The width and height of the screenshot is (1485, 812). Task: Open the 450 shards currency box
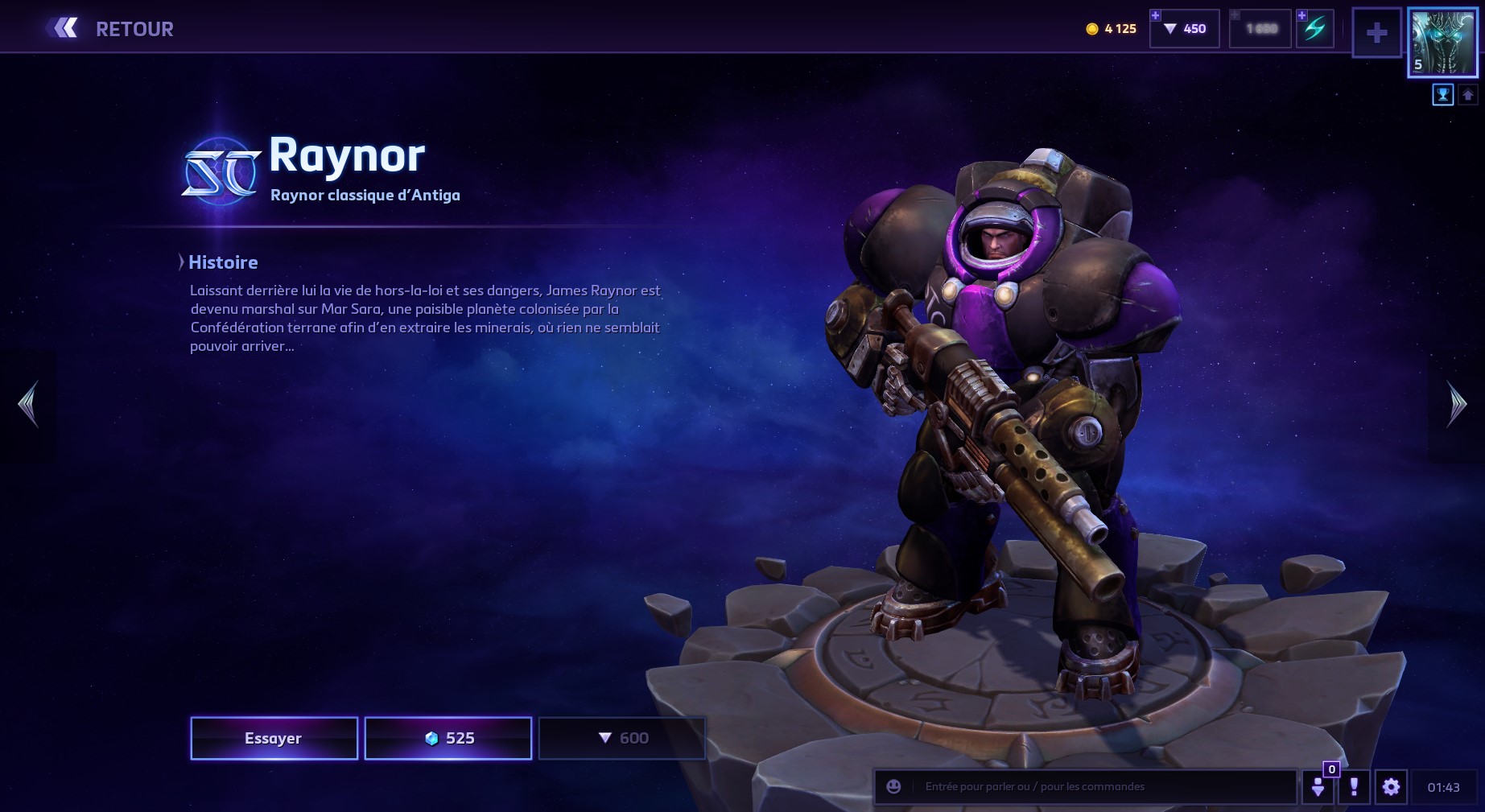coord(1185,29)
